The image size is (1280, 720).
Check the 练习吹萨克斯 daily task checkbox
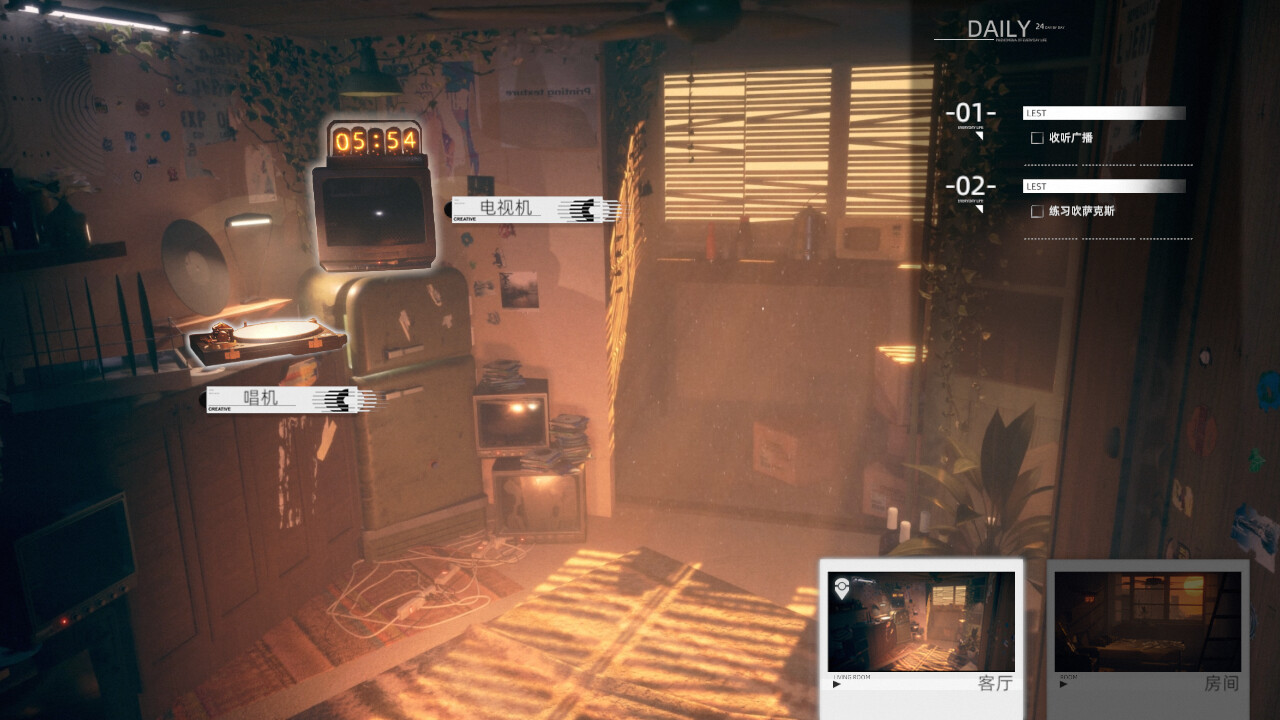click(x=1037, y=211)
